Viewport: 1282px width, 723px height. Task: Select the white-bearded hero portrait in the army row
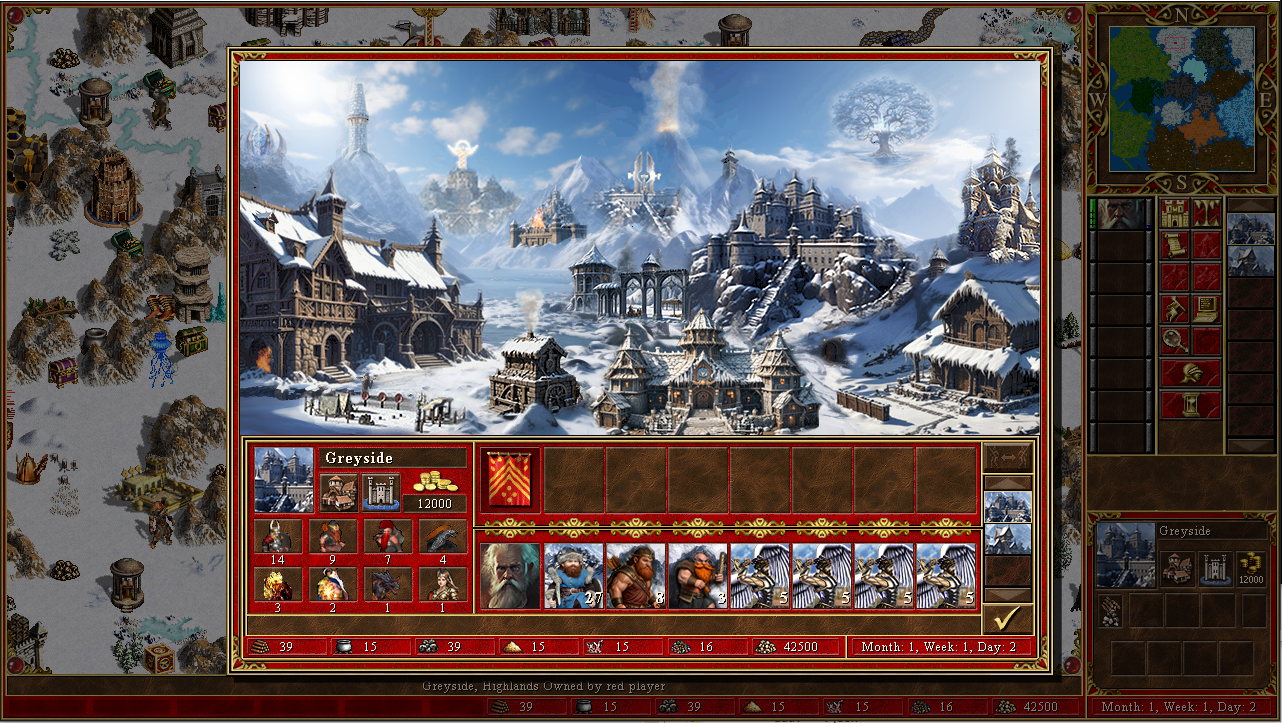[x=510, y=576]
